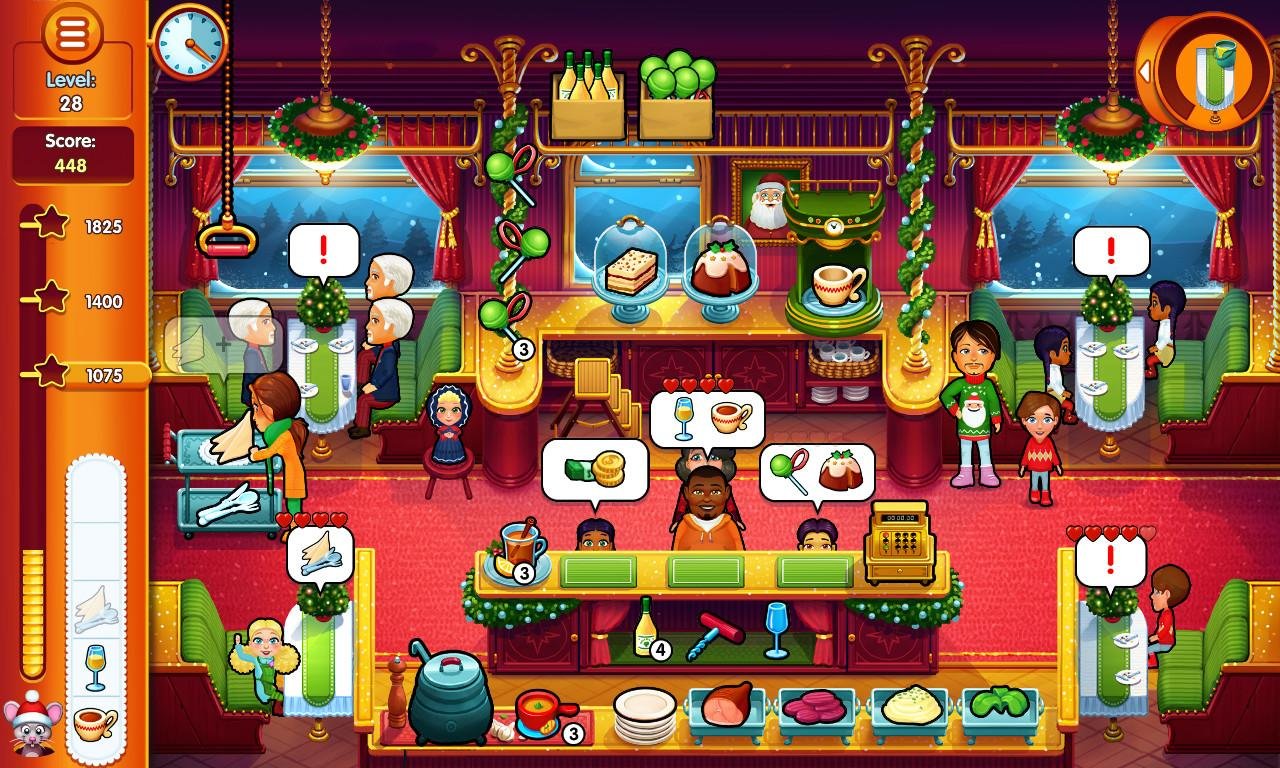
Task: Take a plate from the plate stack
Action: tap(645, 714)
